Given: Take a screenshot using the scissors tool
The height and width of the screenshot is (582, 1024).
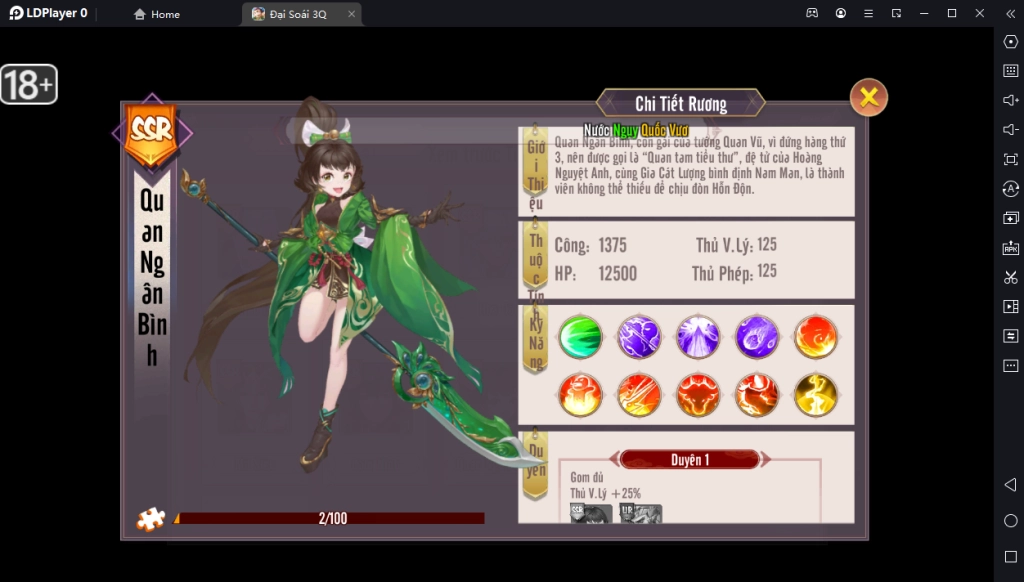Looking at the screenshot, I should (x=1010, y=277).
